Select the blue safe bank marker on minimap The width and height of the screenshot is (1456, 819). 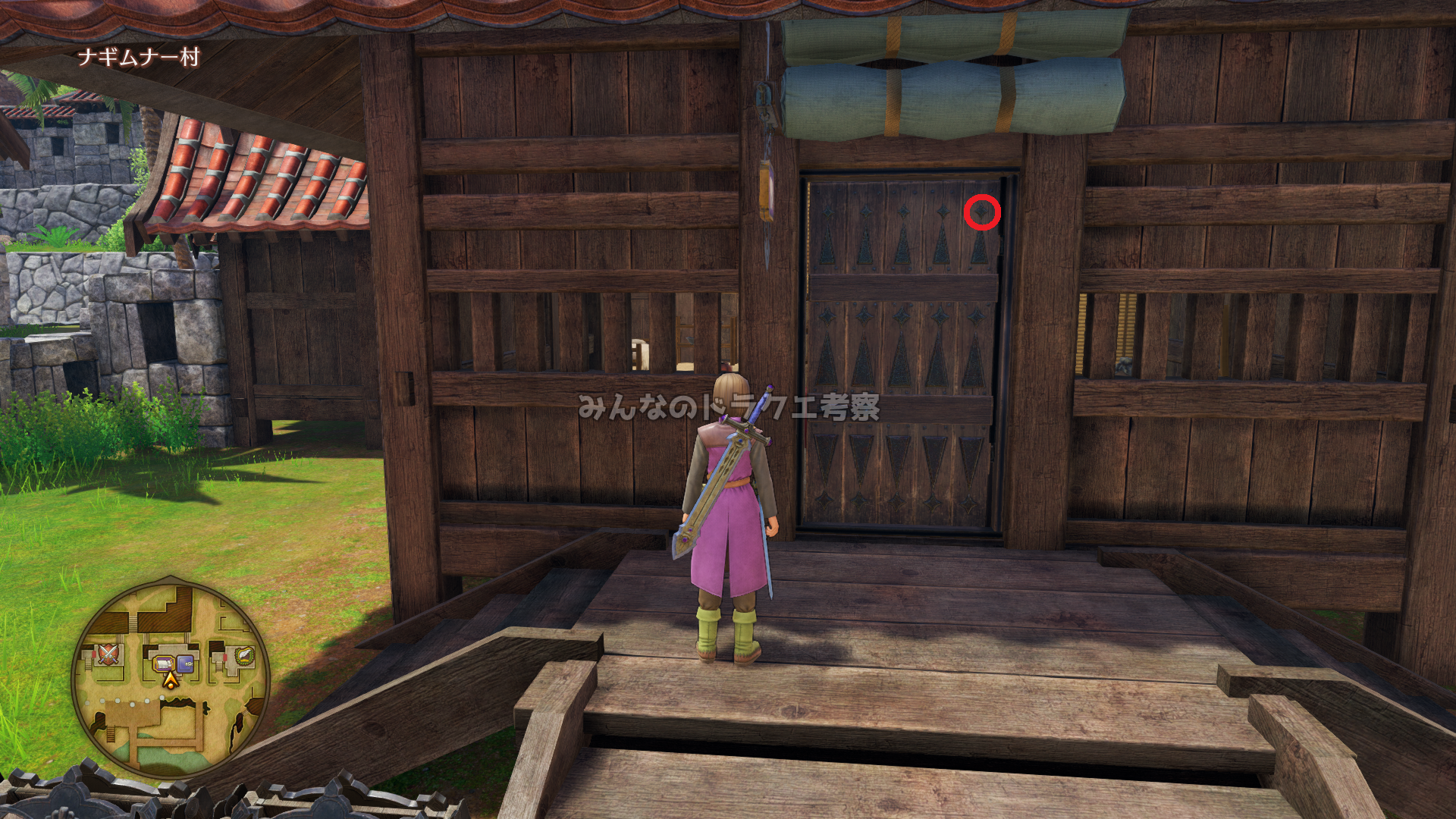[185, 664]
